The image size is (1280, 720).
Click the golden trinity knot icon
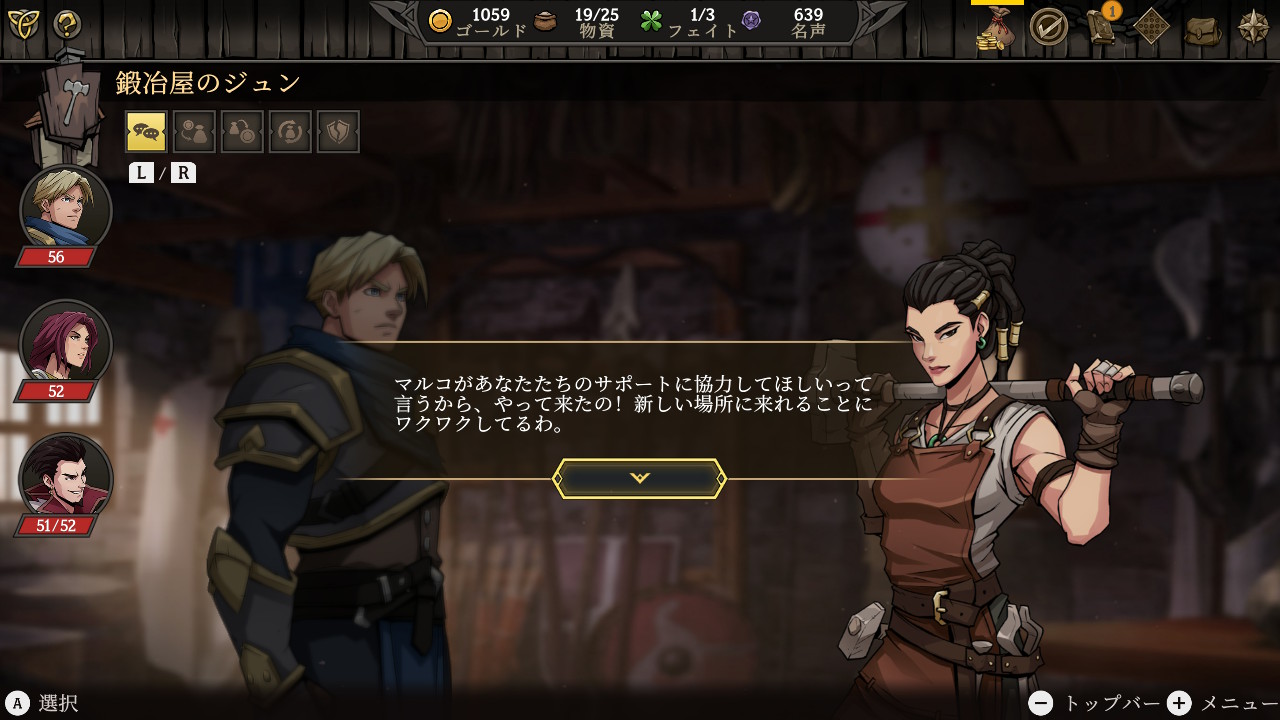23,24
